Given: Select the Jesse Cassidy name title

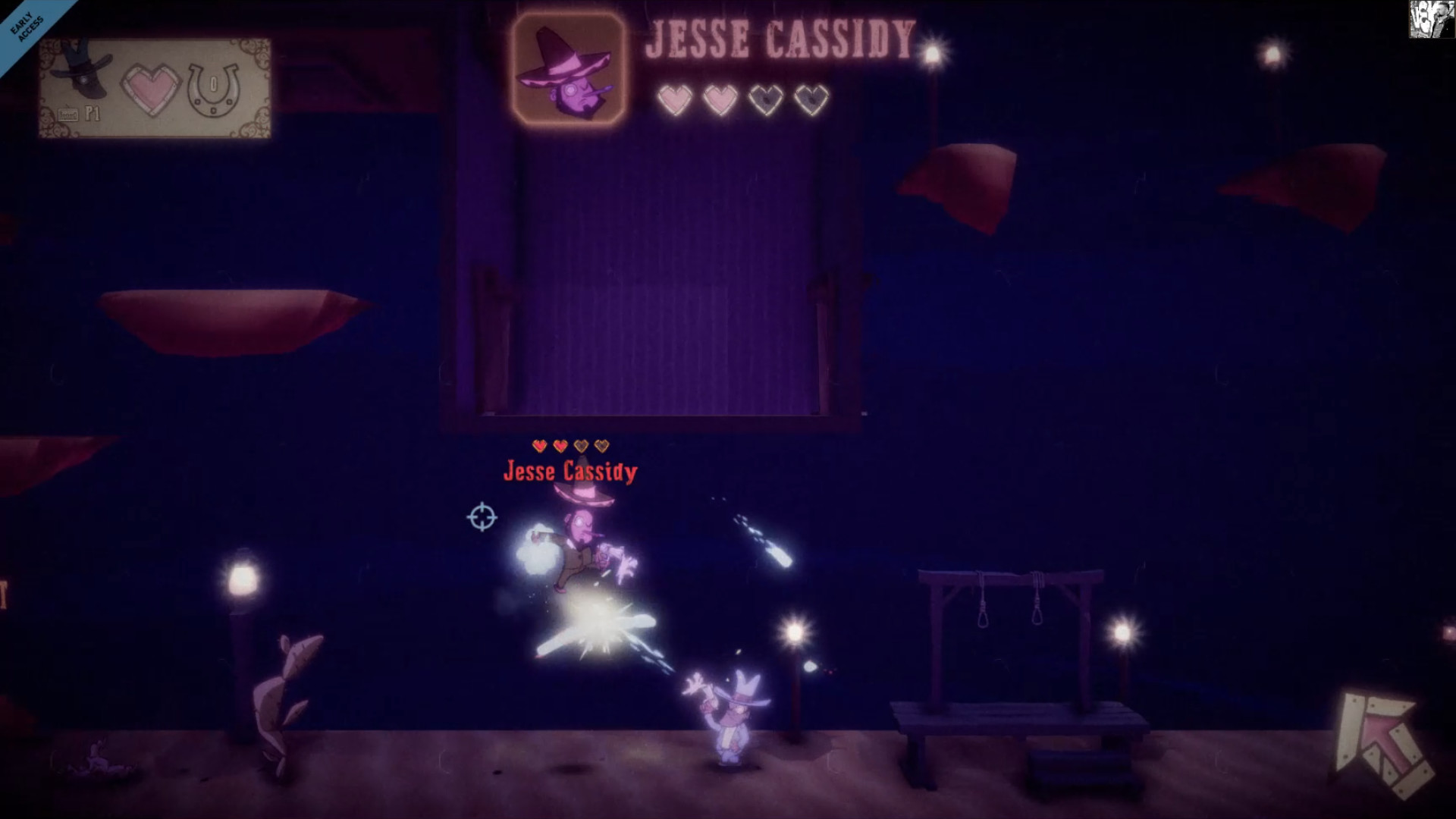Looking at the screenshot, I should tap(781, 38).
